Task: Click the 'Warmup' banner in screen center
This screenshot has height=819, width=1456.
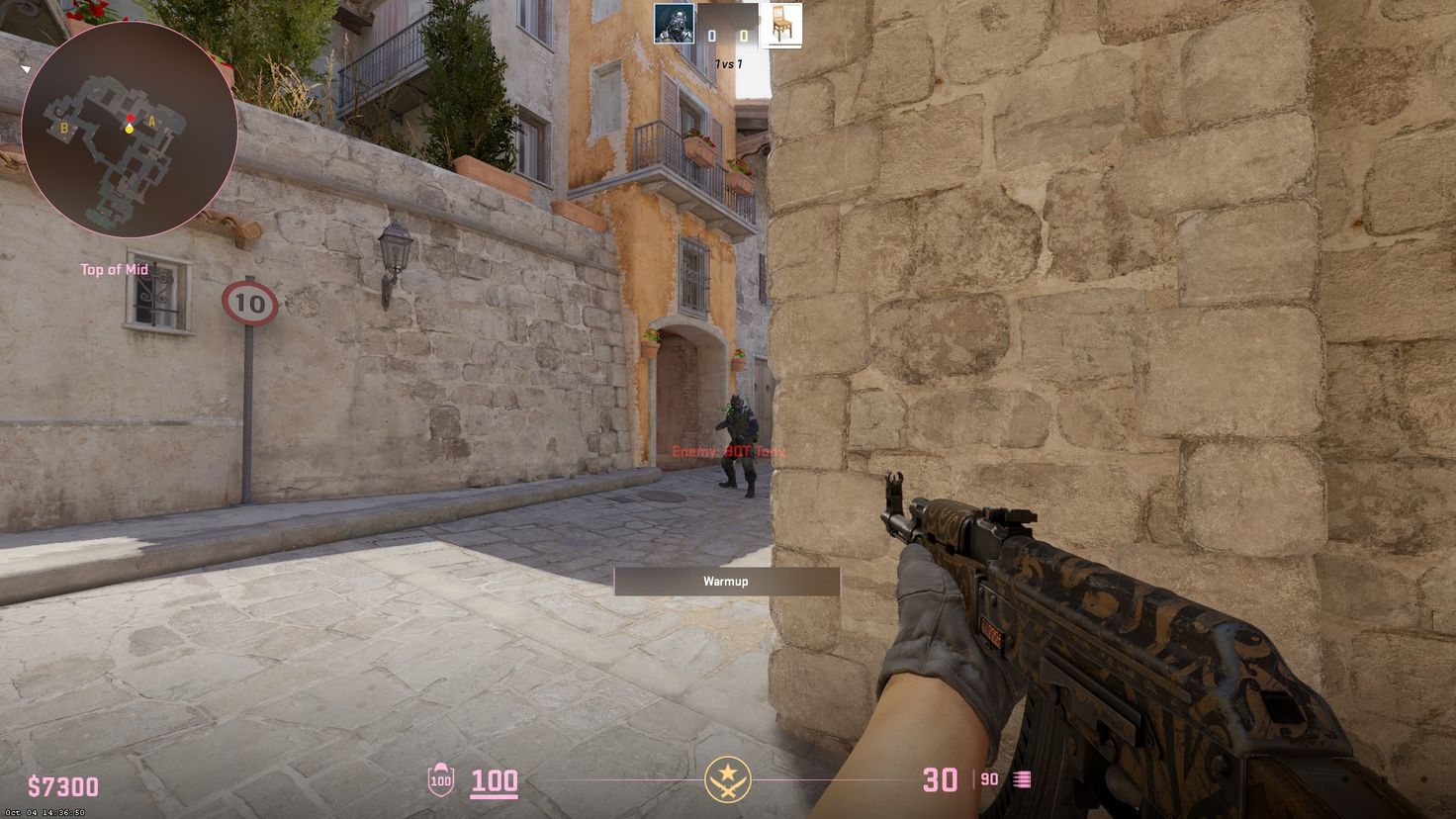Action: point(725,582)
